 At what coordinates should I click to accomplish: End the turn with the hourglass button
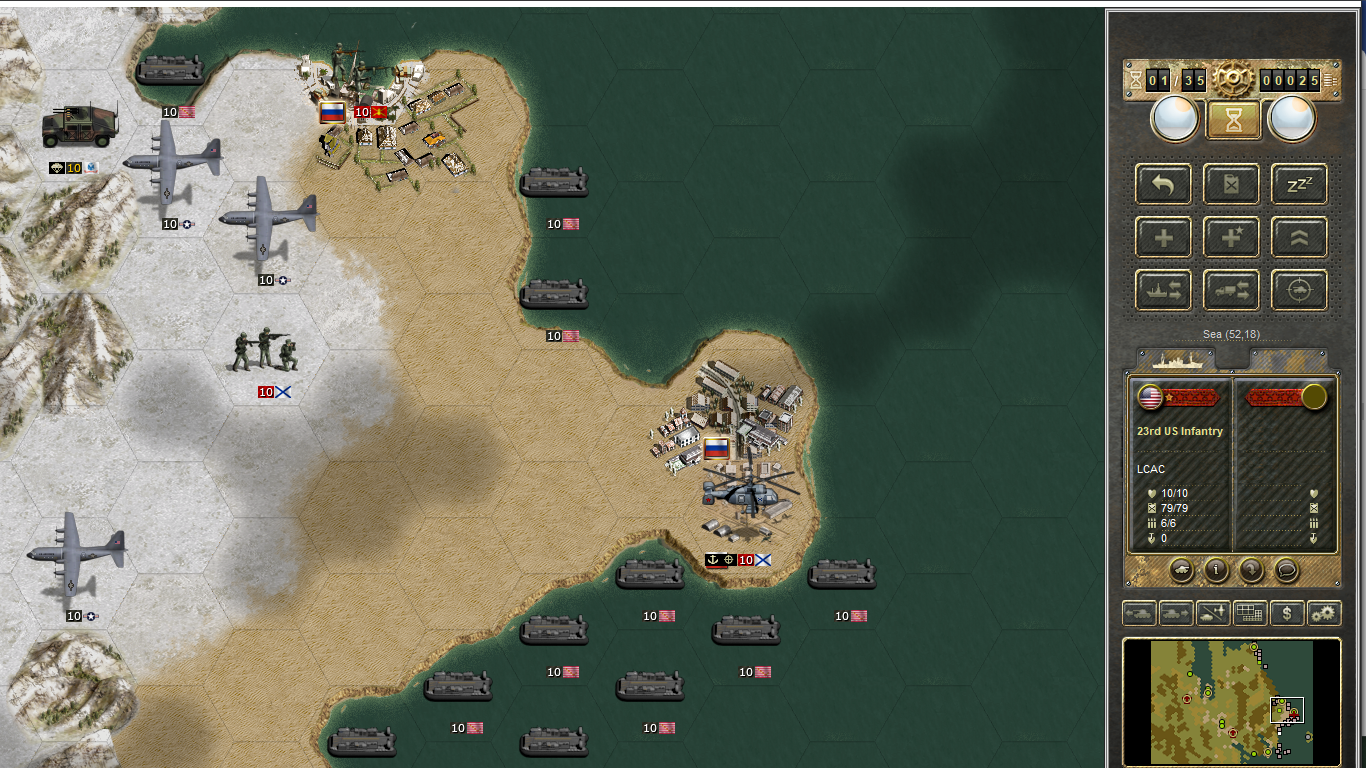tap(1233, 120)
